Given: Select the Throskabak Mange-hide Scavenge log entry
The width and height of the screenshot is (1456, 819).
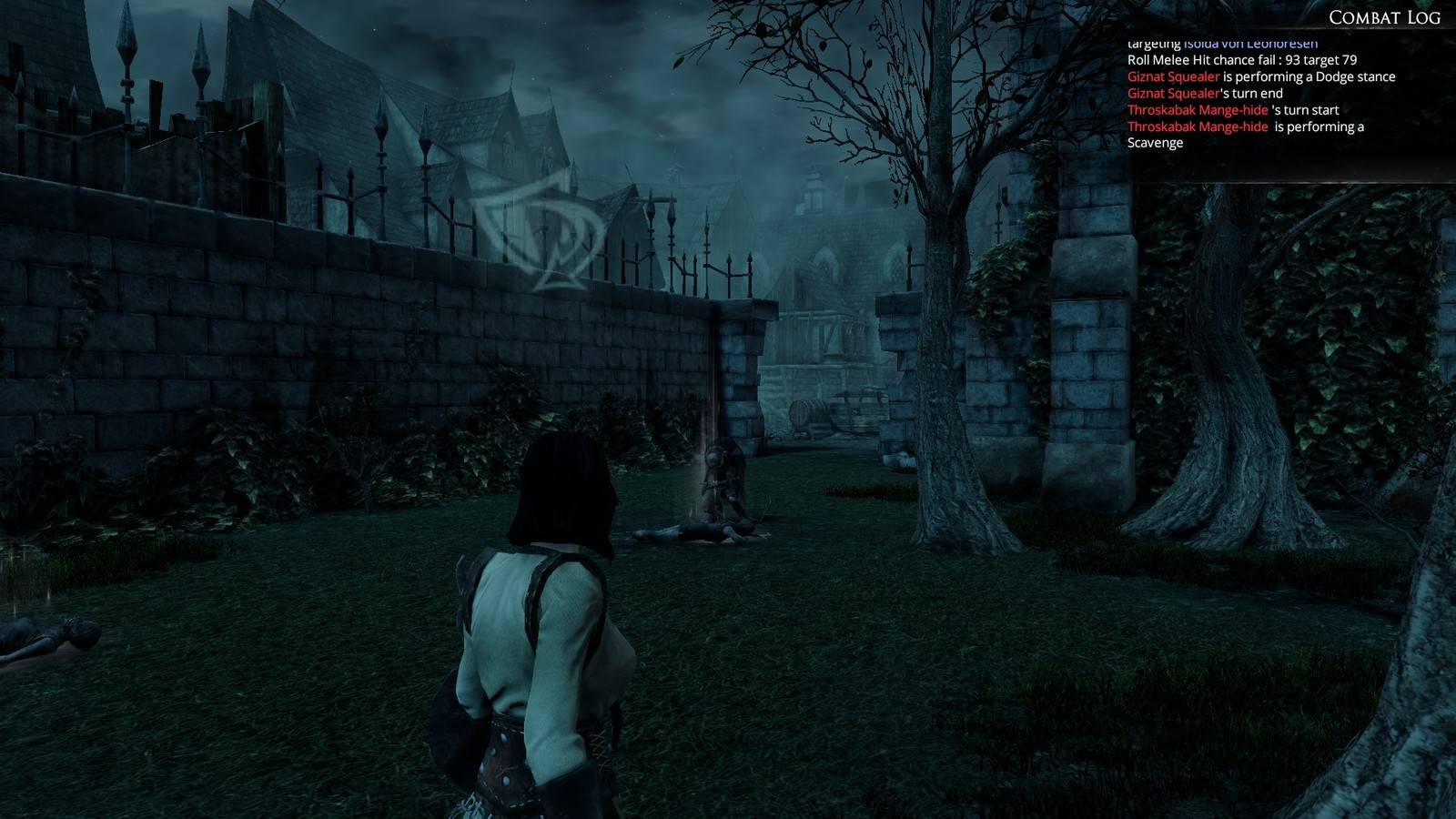Looking at the screenshot, I should (x=1245, y=135).
